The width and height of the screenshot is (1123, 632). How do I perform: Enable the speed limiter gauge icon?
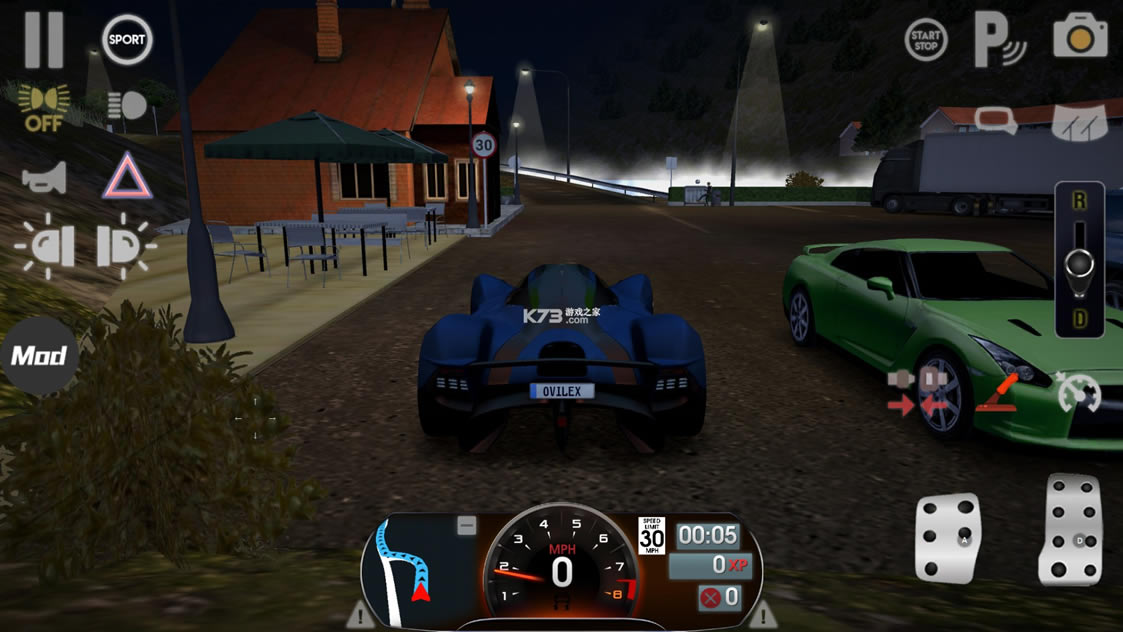[x=1078, y=392]
